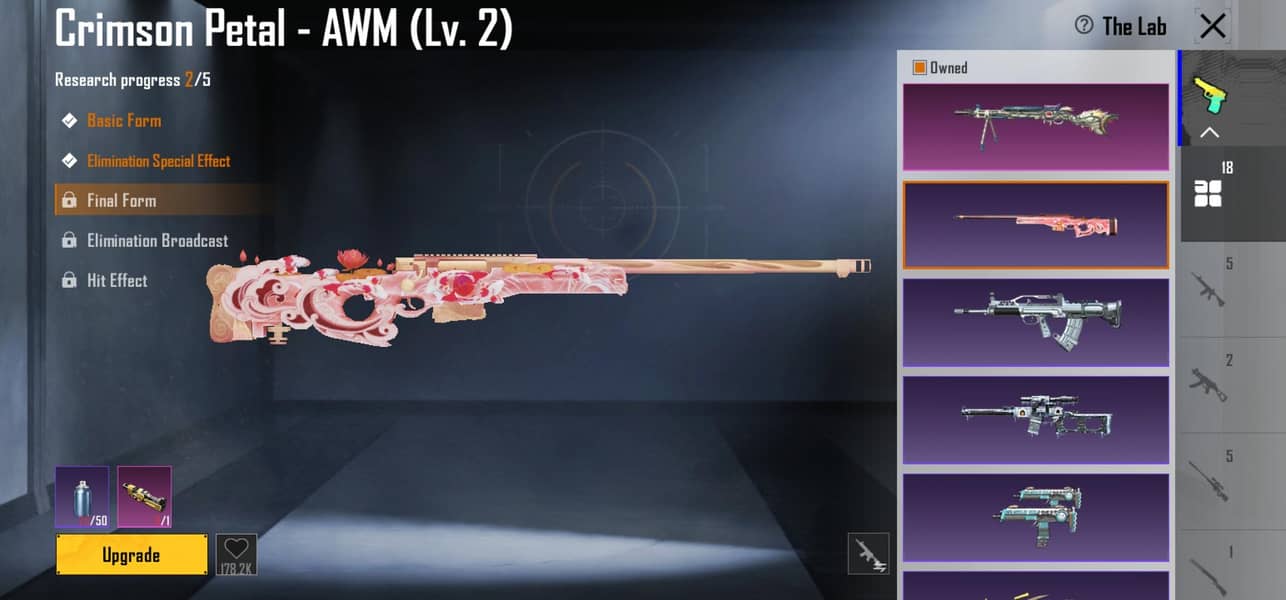The width and height of the screenshot is (1286, 600).
Task: Close the weapon lab screen
Action: (1213, 26)
